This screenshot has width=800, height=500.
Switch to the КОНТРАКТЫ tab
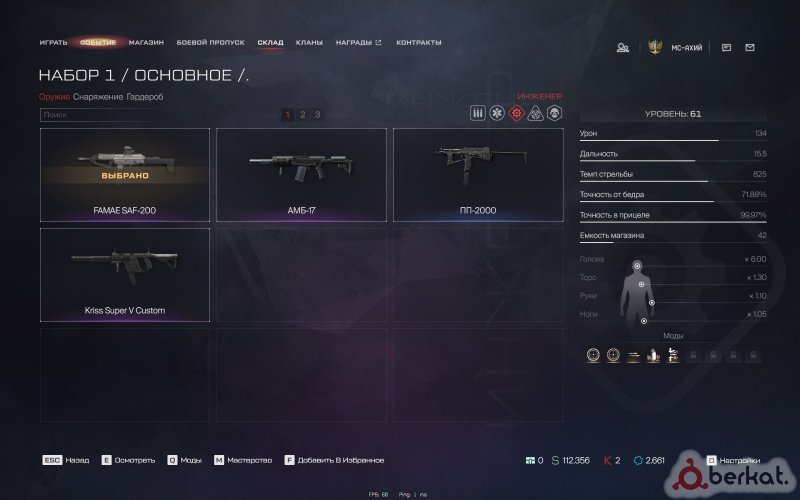click(x=419, y=43)
